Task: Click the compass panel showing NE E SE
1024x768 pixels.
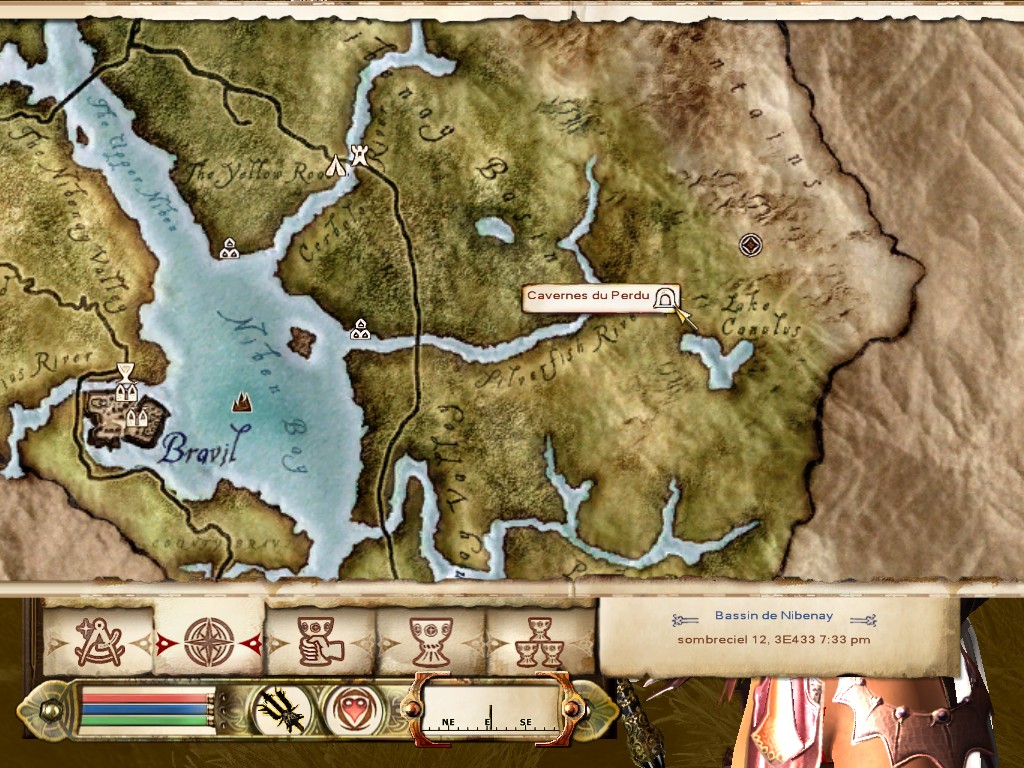Action: coord(489,710)
